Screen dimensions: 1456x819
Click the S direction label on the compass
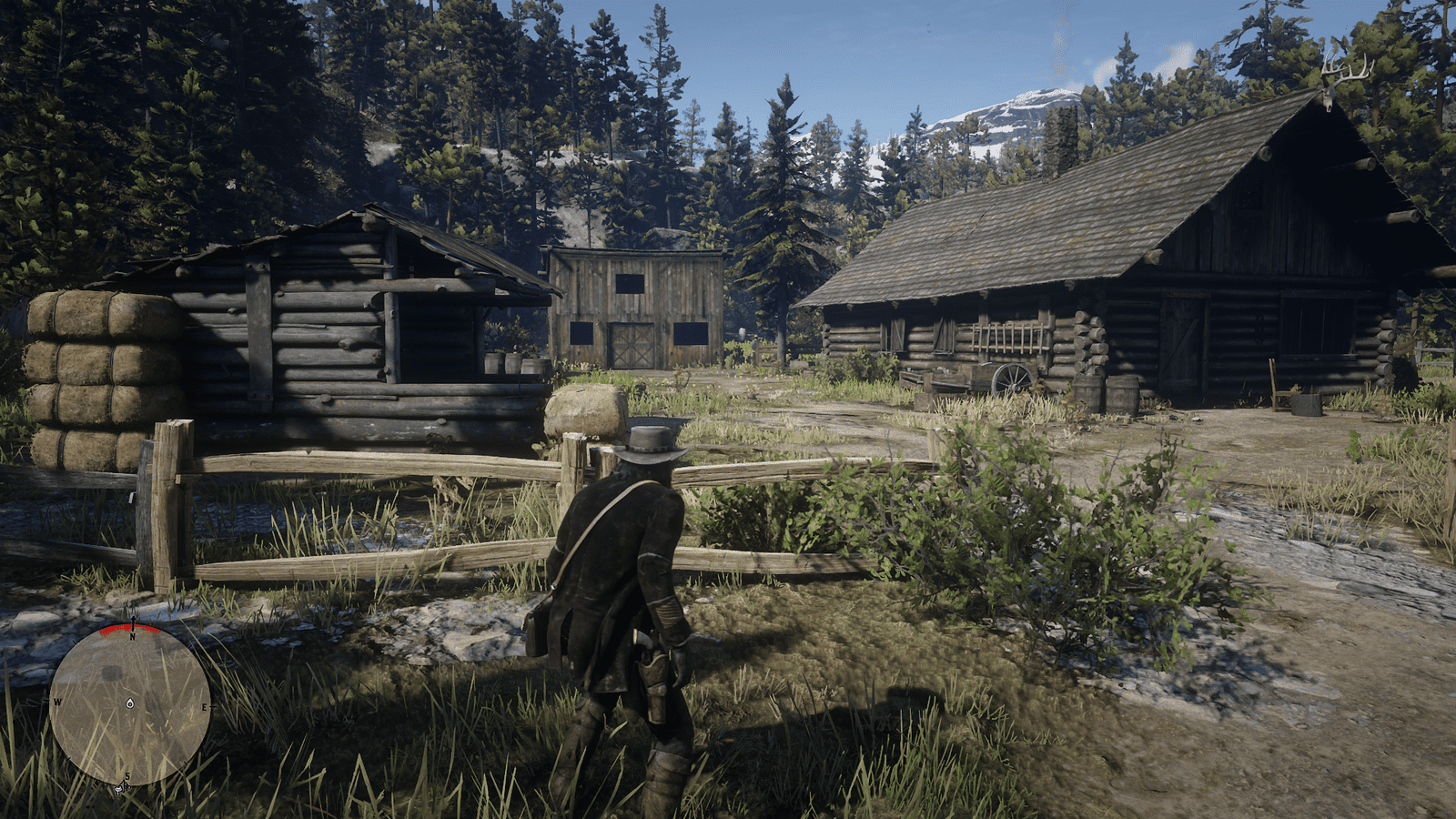coord(127,775)
